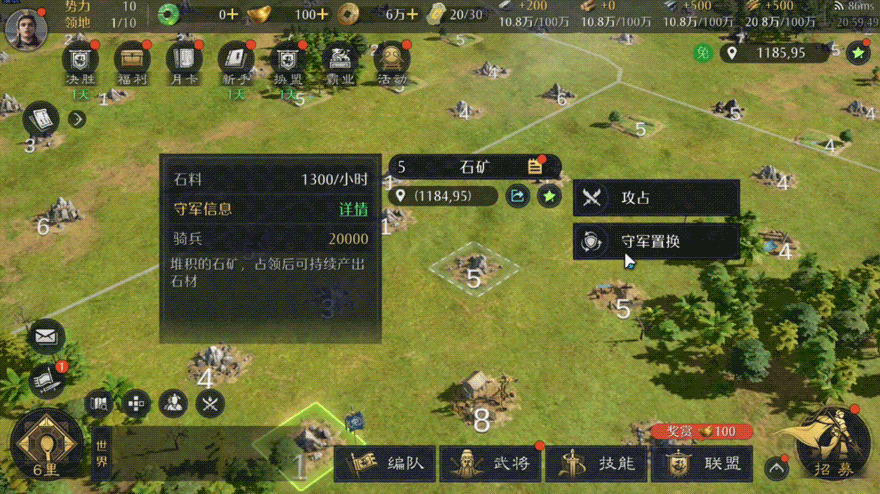The height and width of the screenshot is (494, 880).
Task: Click the player avatar portrait
Action: pos(27,28)
